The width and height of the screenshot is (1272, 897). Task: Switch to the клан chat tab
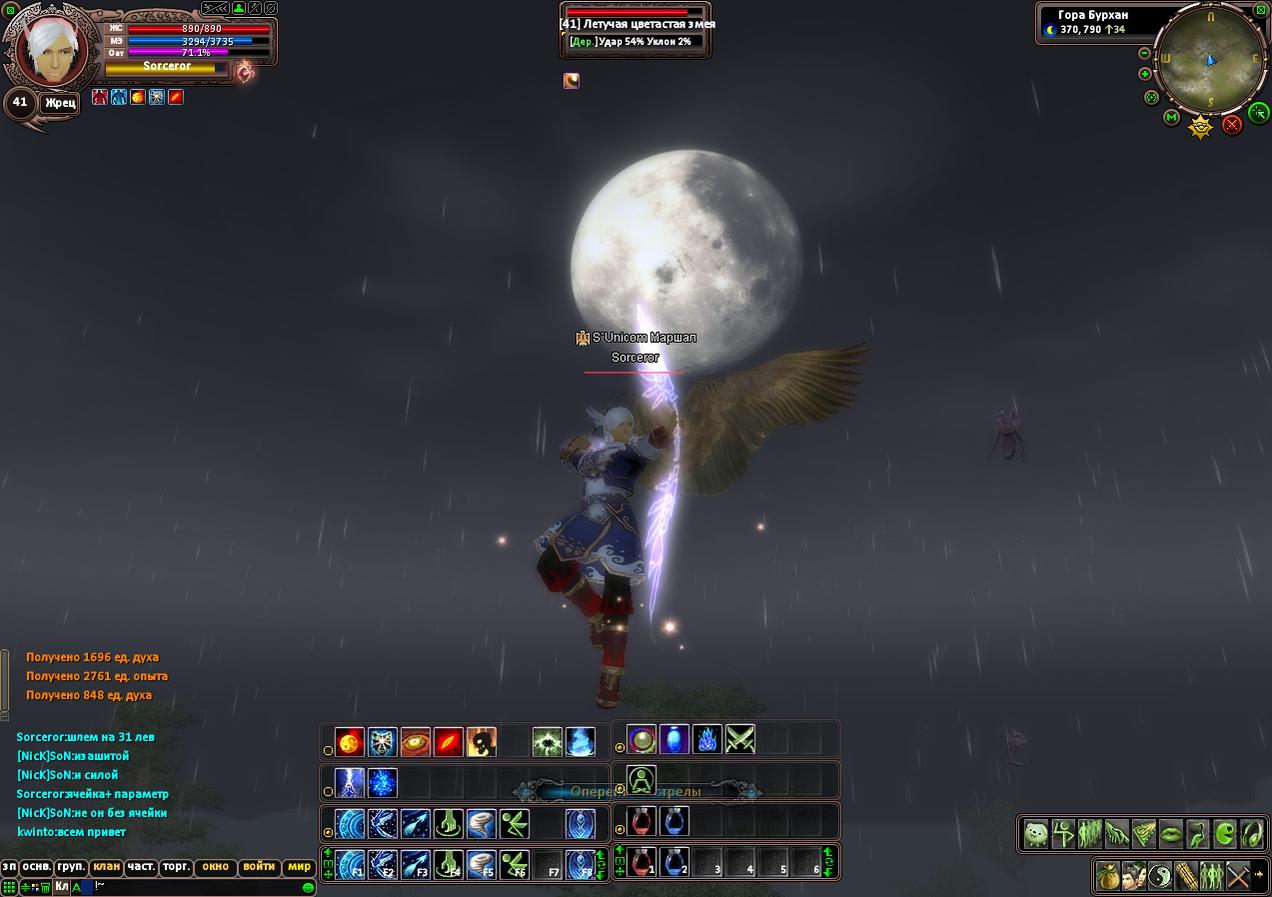click(106, 867)
